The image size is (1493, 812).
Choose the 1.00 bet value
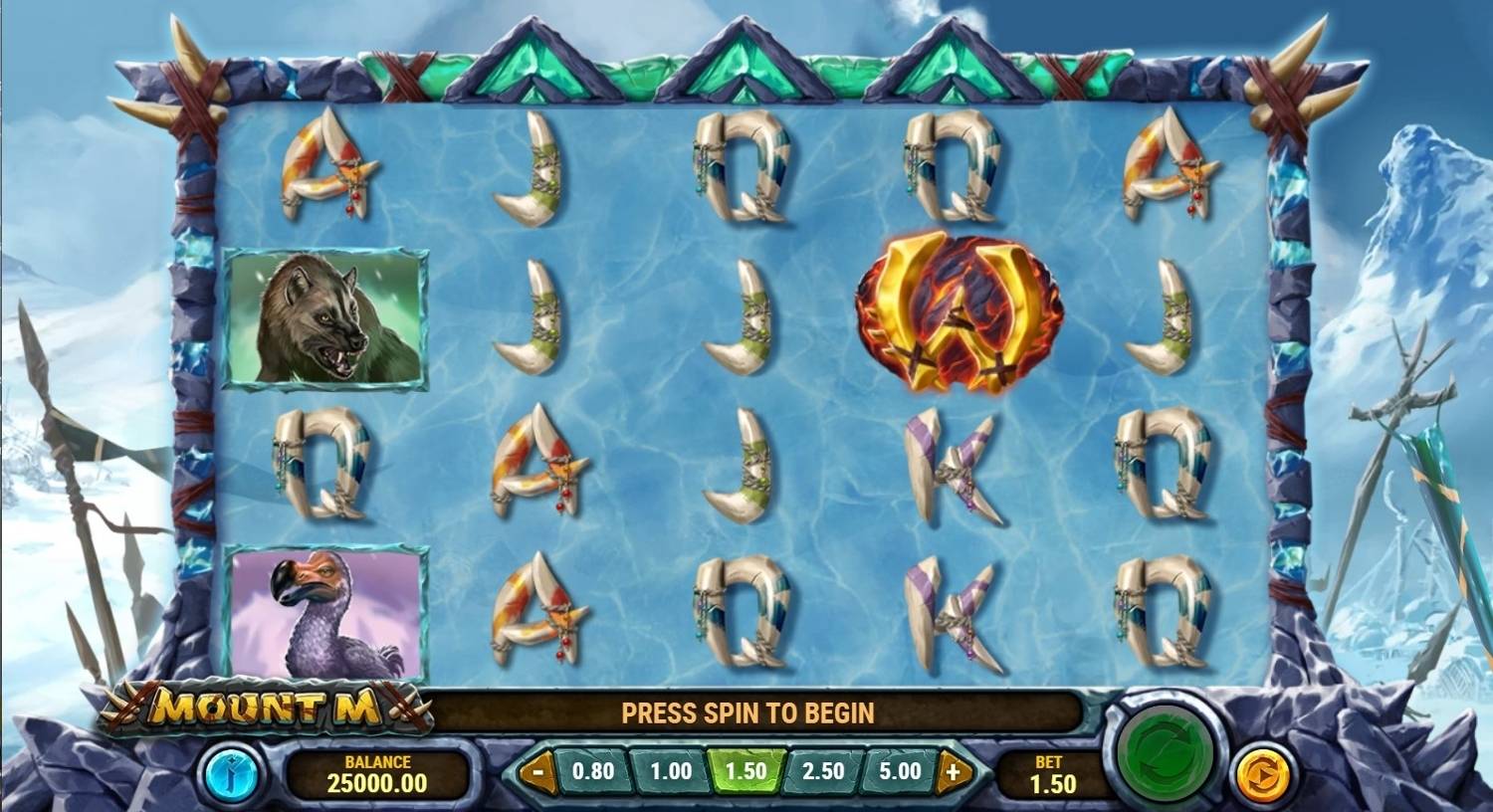[x=670, y=771]
